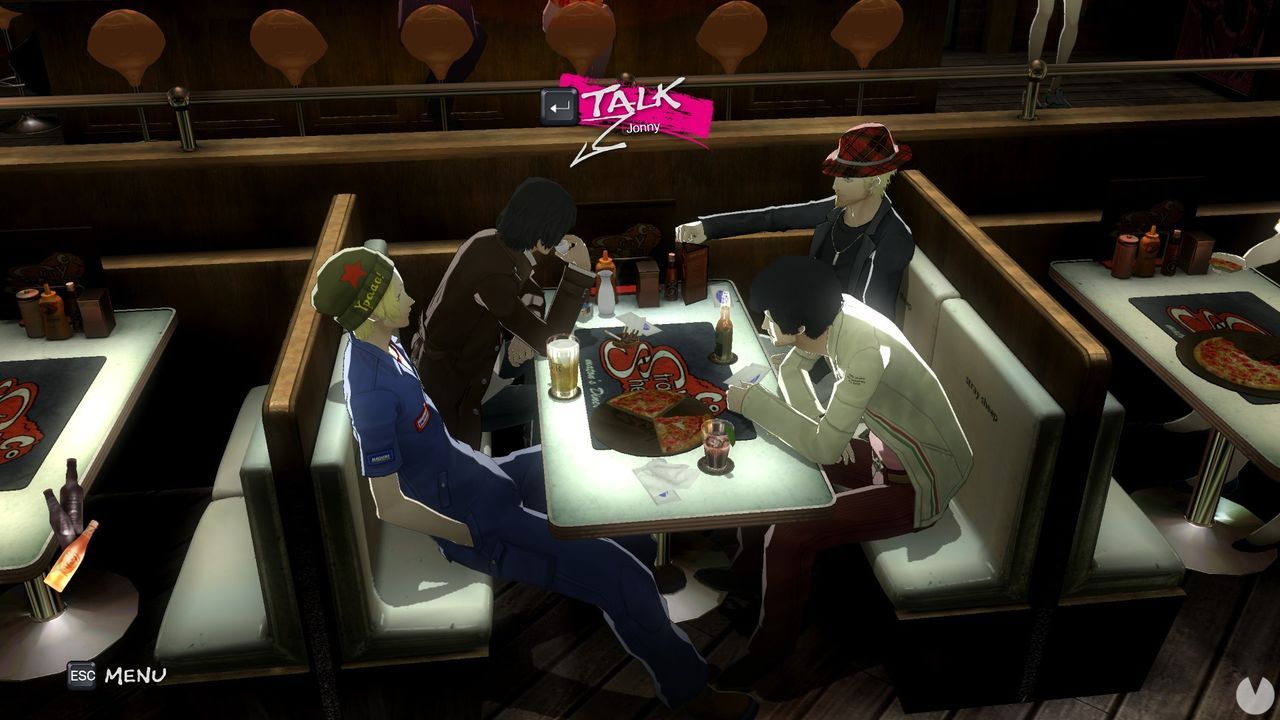Click the TALK text to start conversation

(x=627, y=100)
